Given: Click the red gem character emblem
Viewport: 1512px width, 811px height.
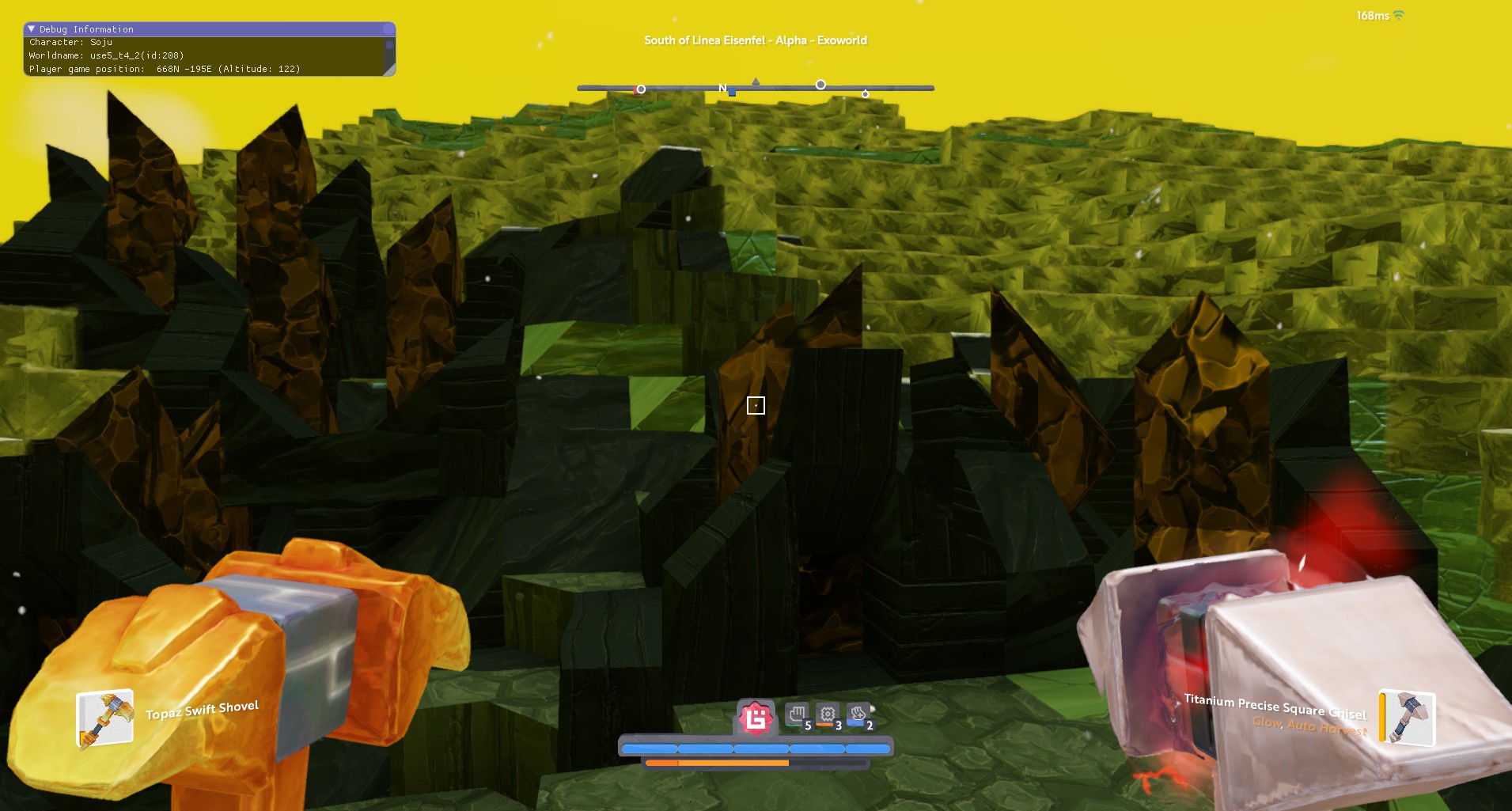Looking at the screenshot, I should click(756, 718).
